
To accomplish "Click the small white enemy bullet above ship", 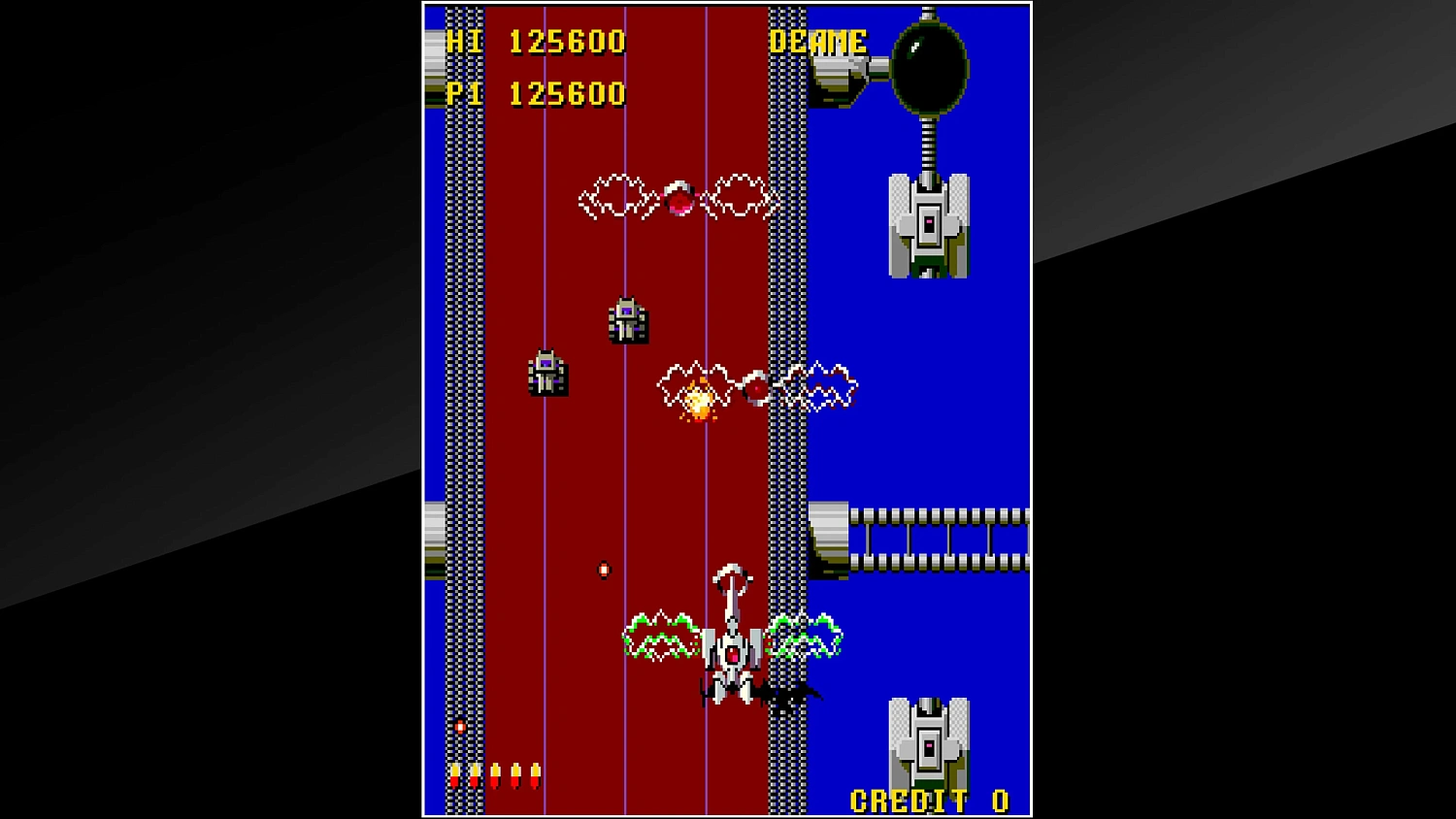I will pyautogui.click(x=603, y=572).
